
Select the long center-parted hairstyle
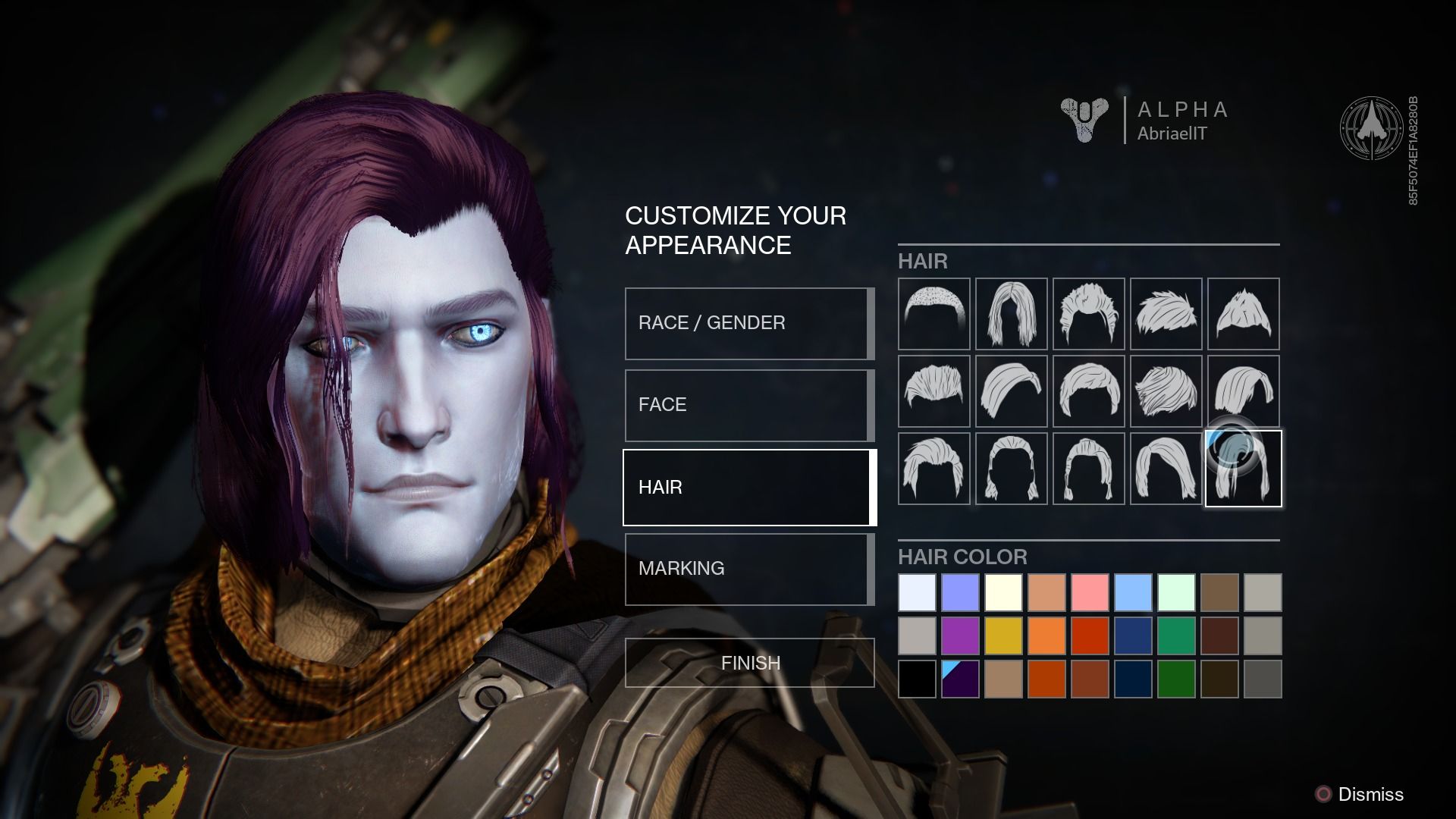(x=1011, y=315)
